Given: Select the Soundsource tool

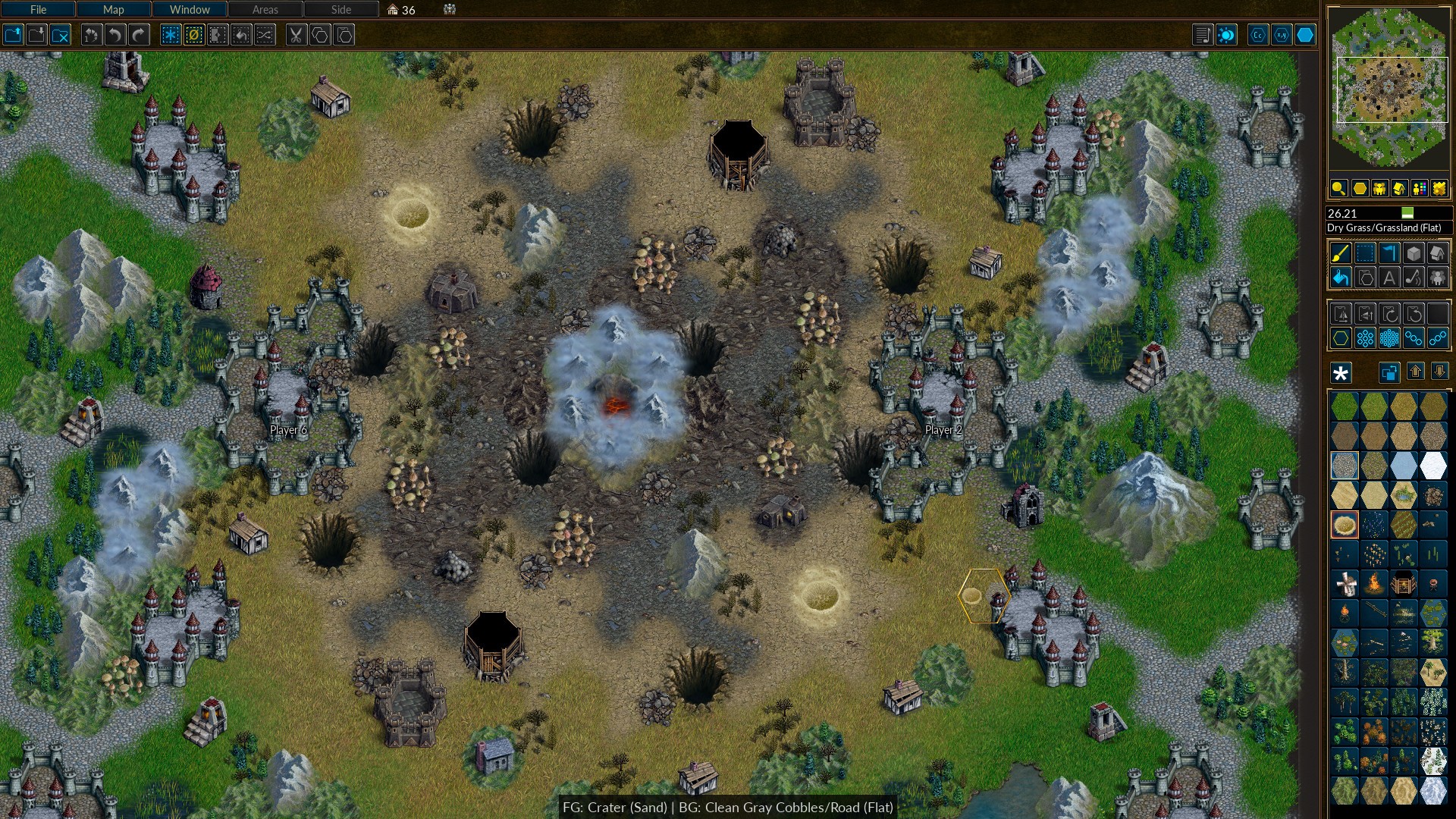Looking at the screenshot, I should click(1414, 278).
